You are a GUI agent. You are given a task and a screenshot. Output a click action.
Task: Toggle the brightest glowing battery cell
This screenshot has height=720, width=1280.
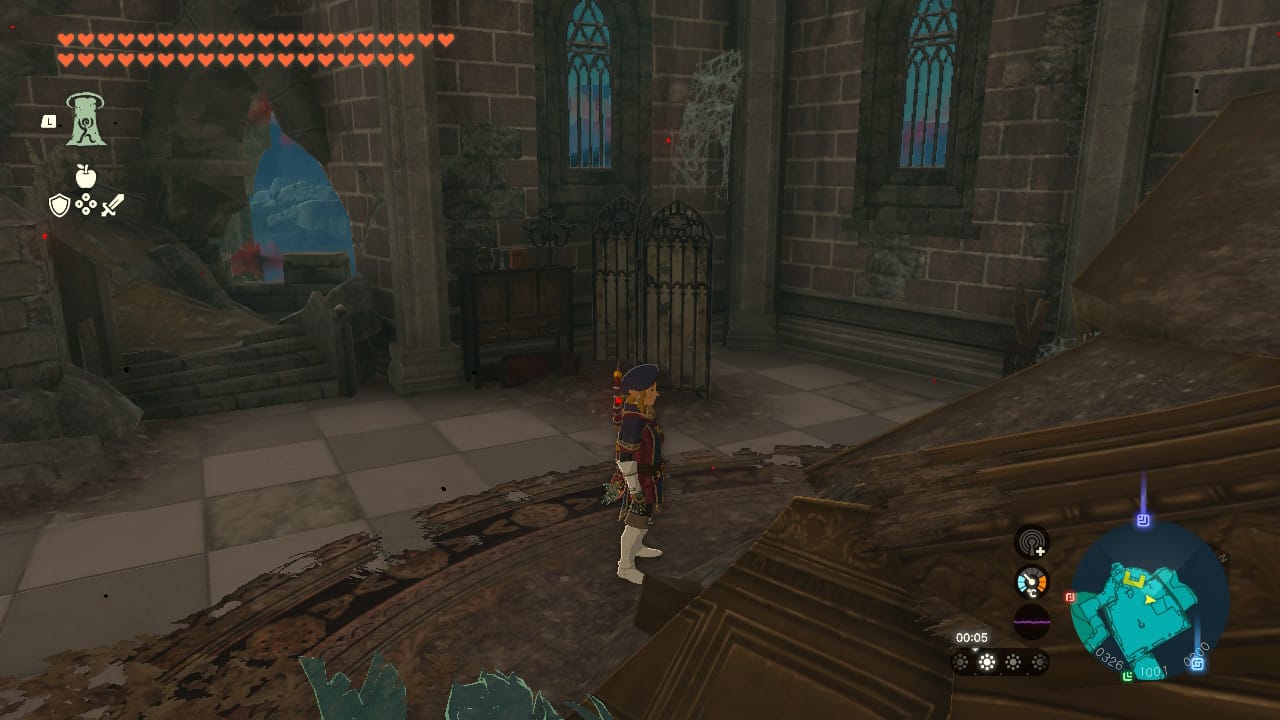pyautogui.click(x=988, y=662)
